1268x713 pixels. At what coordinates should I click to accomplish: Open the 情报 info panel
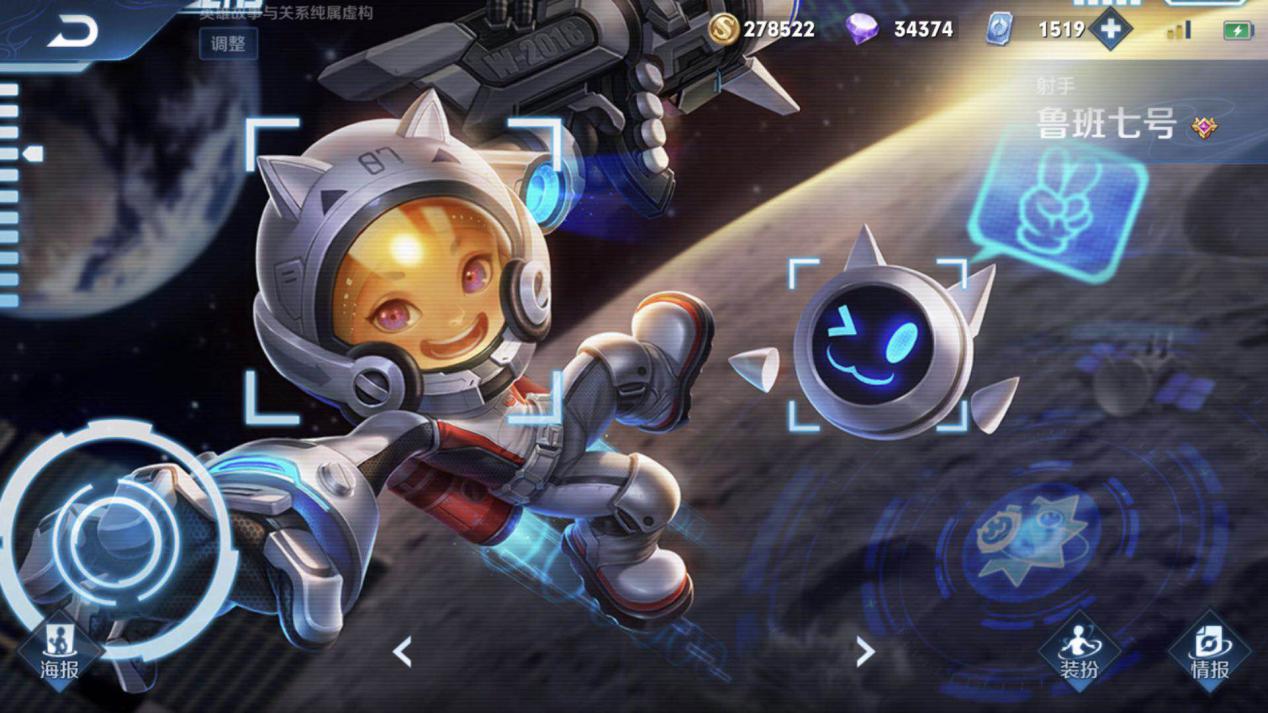tap(1209, 651)
